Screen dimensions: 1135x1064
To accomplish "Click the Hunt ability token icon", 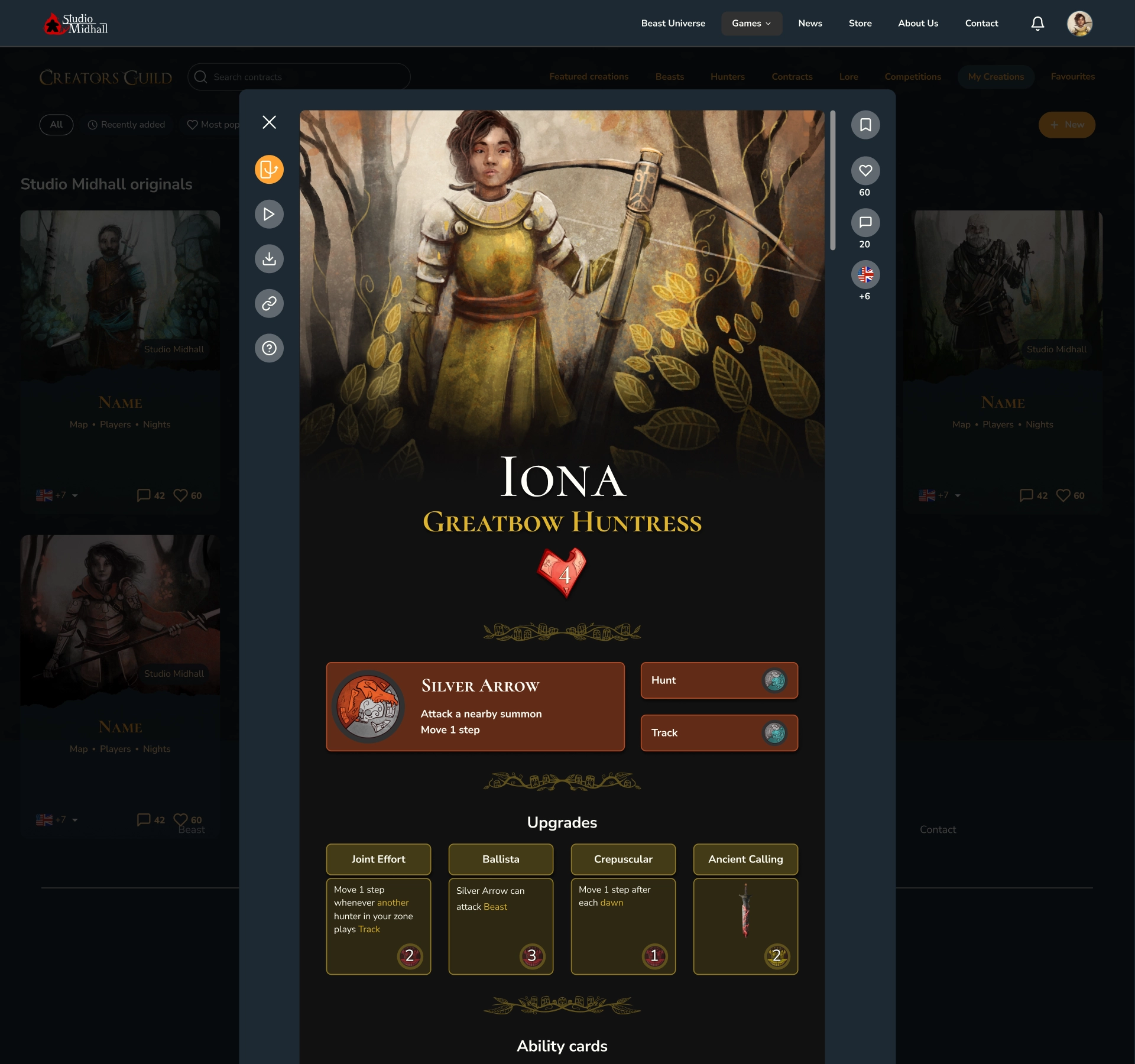I will pyautogui.click(x=775, y=680).
